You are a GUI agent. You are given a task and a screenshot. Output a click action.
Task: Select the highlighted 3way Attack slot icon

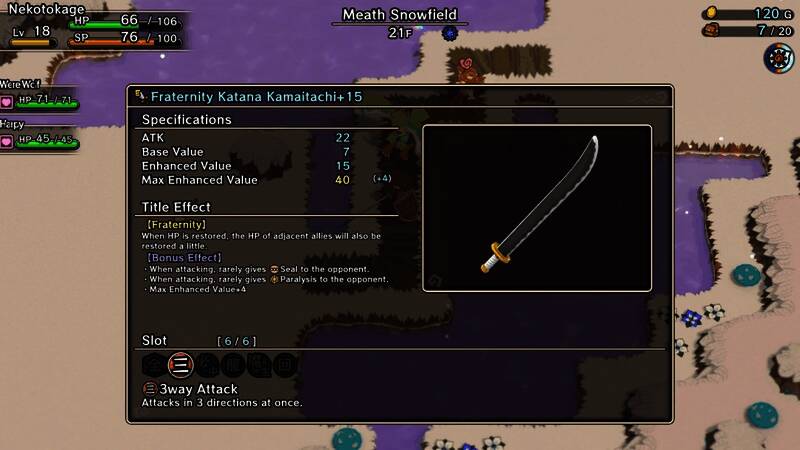pos(180,365)
